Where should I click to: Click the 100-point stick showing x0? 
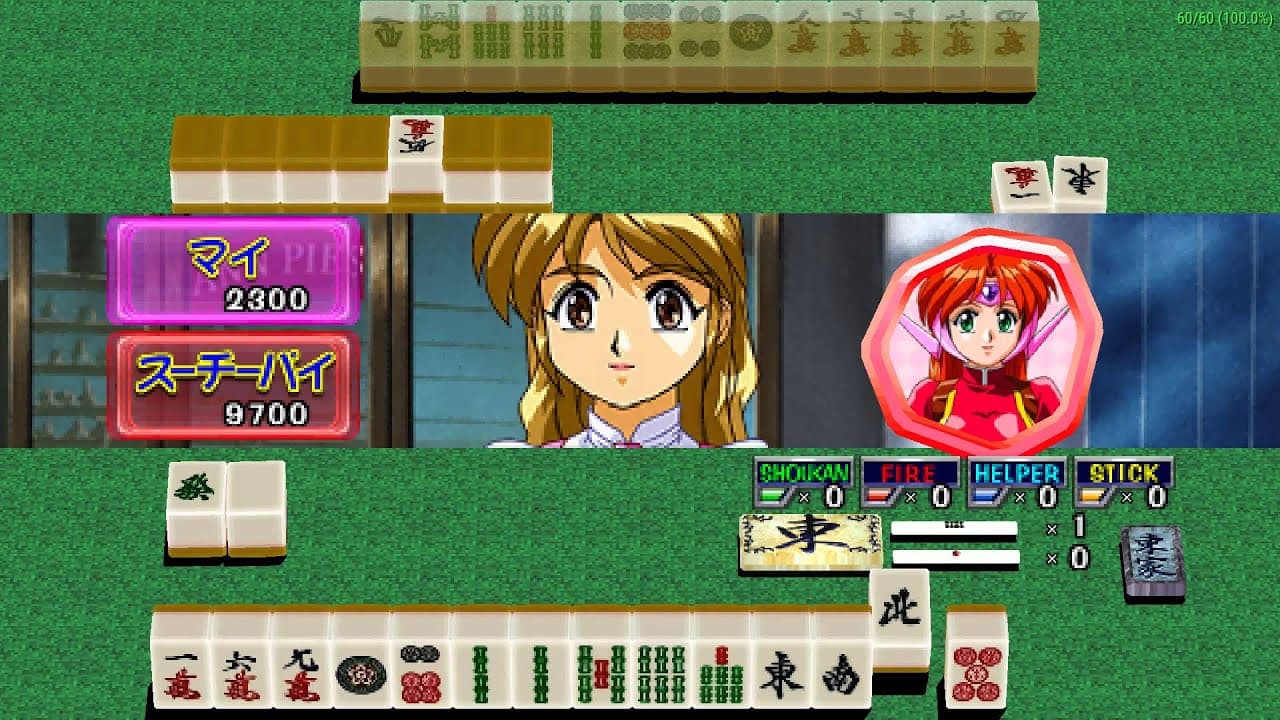957,558
